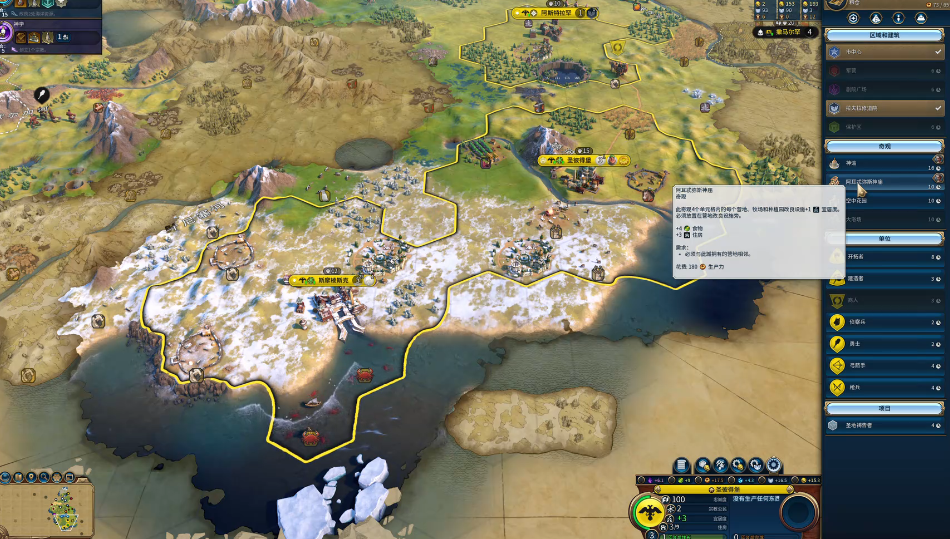This screenshot has width=950, height=539.
Task: Click the city details list icon
Action: coord(682,465)
